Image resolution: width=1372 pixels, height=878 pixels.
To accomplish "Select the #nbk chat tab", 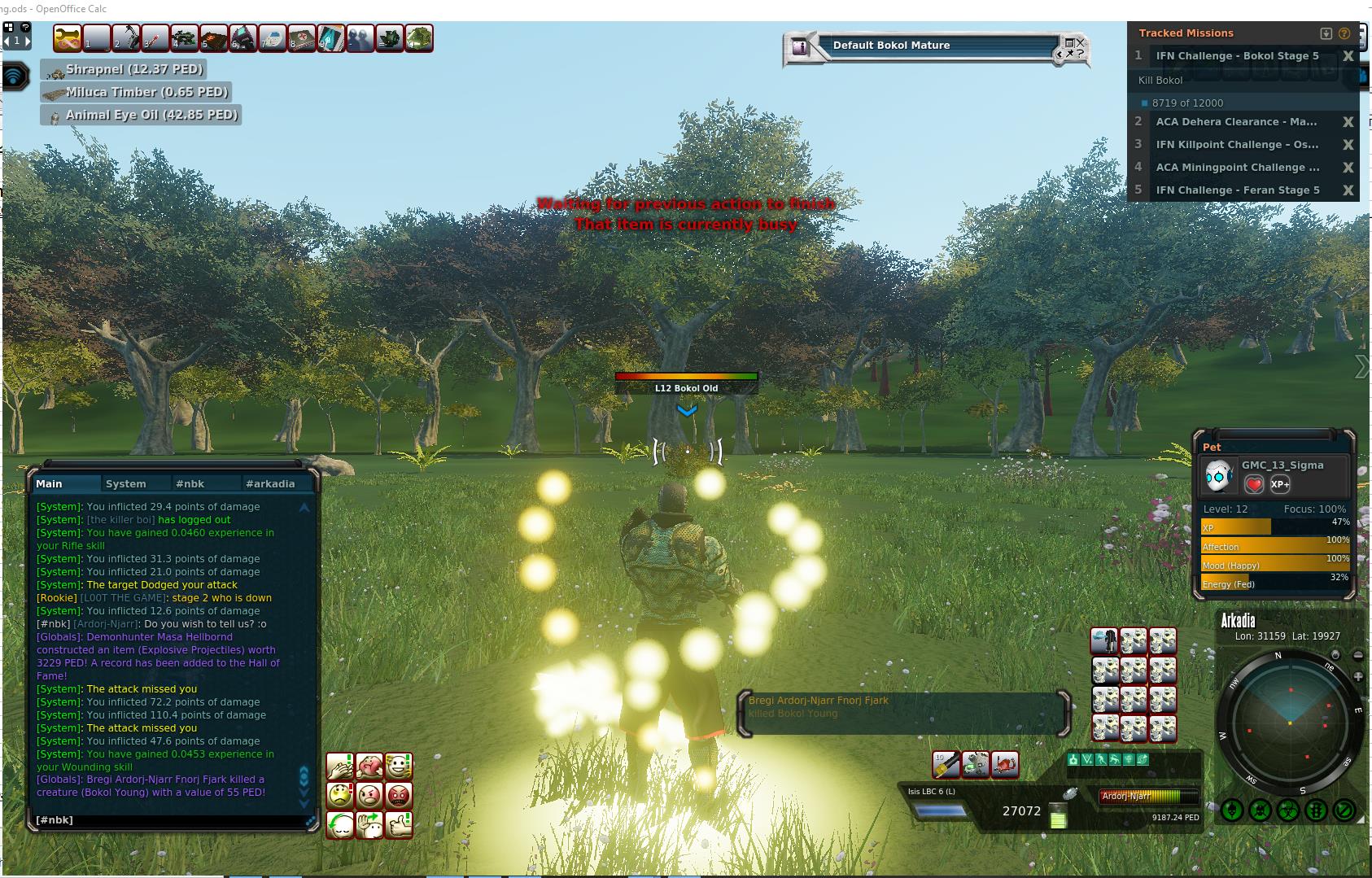I will coord(190,483).
